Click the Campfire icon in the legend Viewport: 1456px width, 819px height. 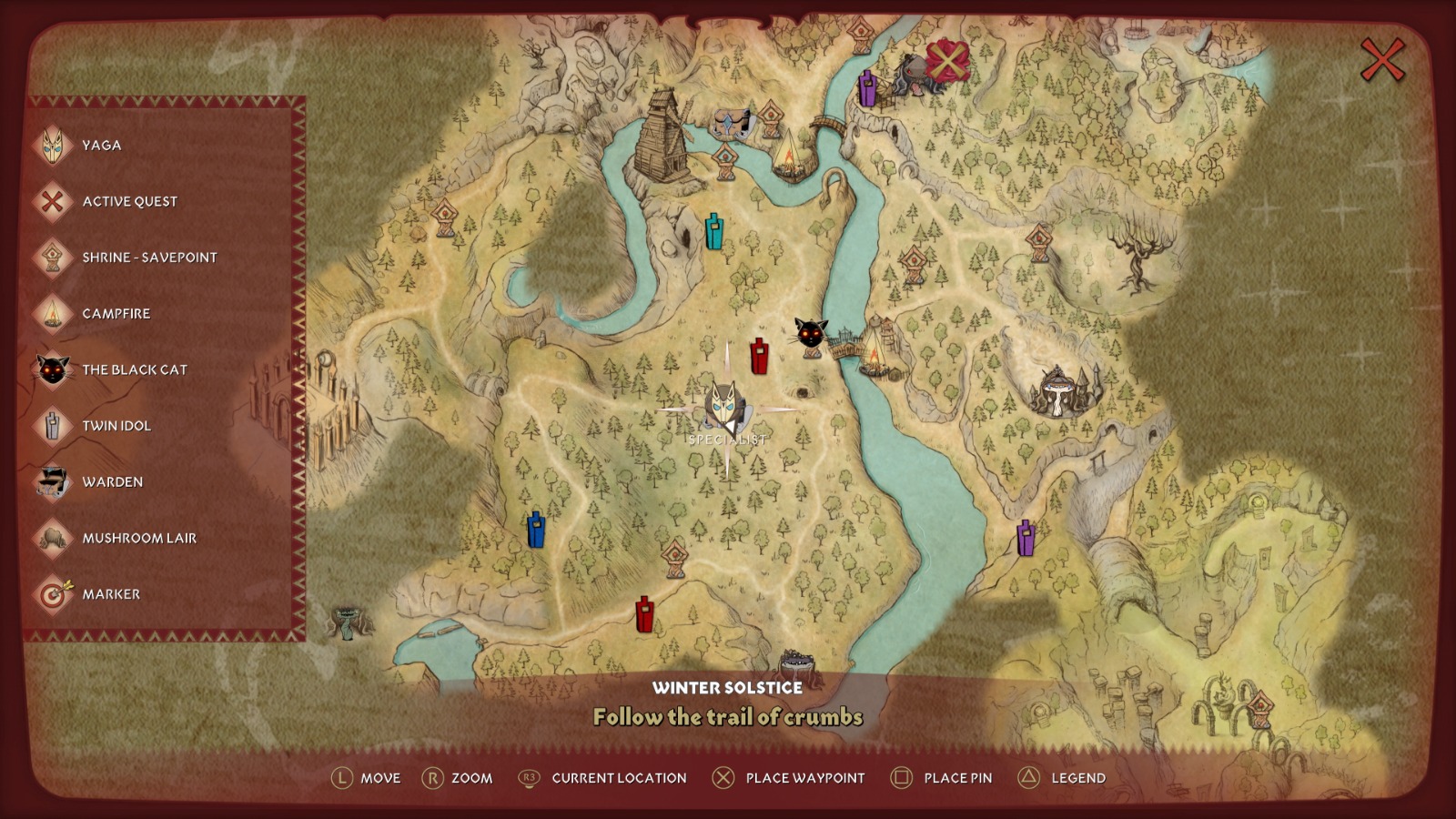tap(52, 314)
